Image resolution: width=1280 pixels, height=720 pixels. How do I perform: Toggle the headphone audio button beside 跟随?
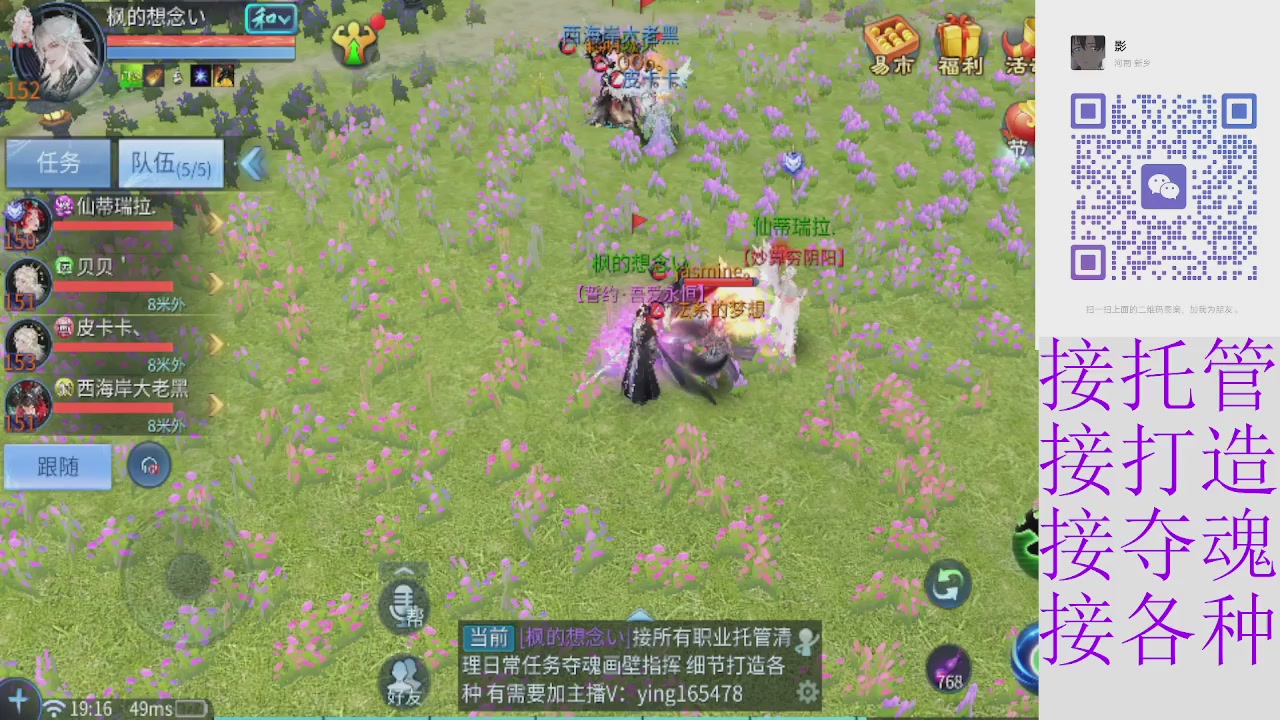(x=149, y=465)
